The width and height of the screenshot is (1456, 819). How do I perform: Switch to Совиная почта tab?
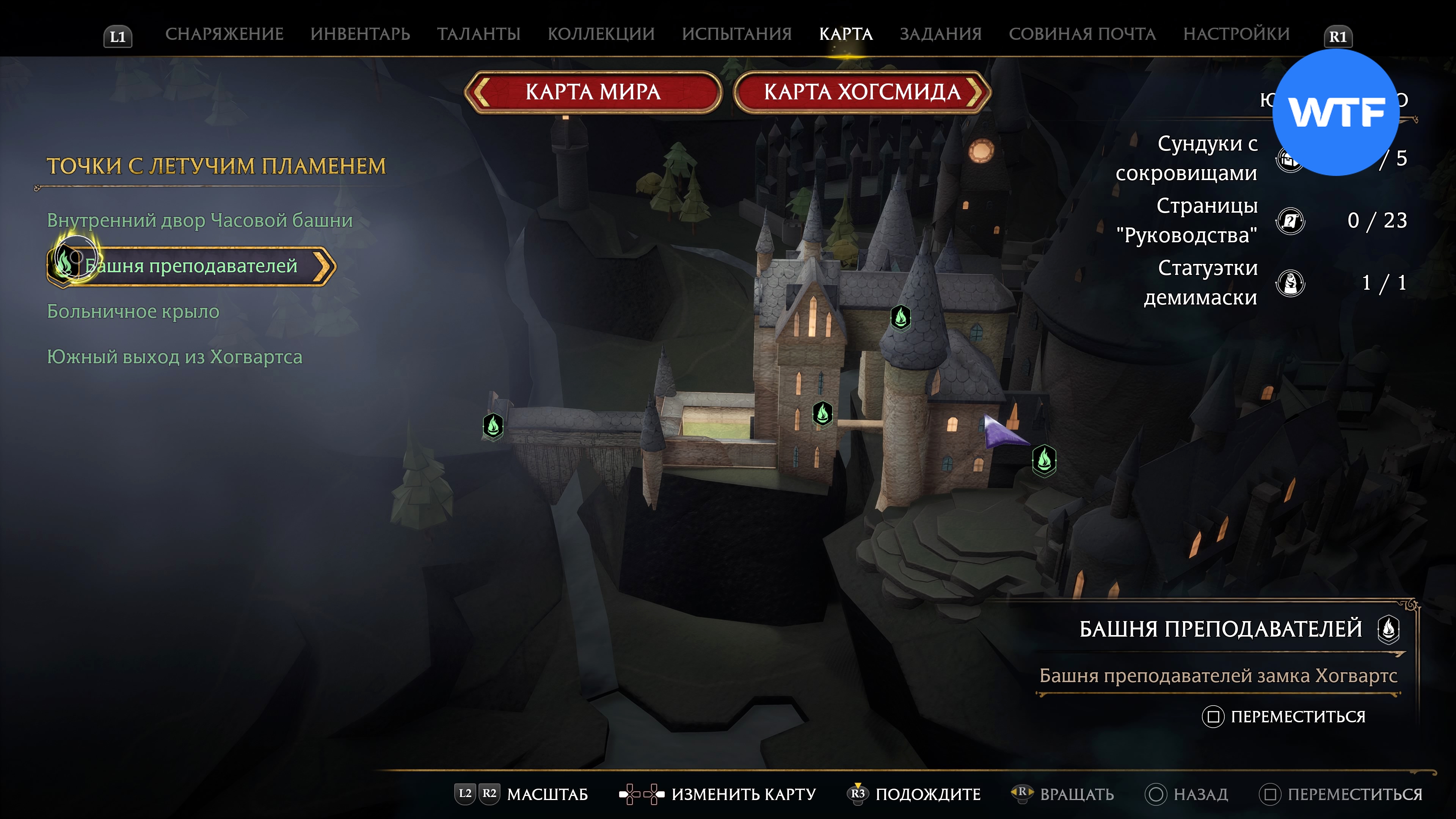point(1082,34)
